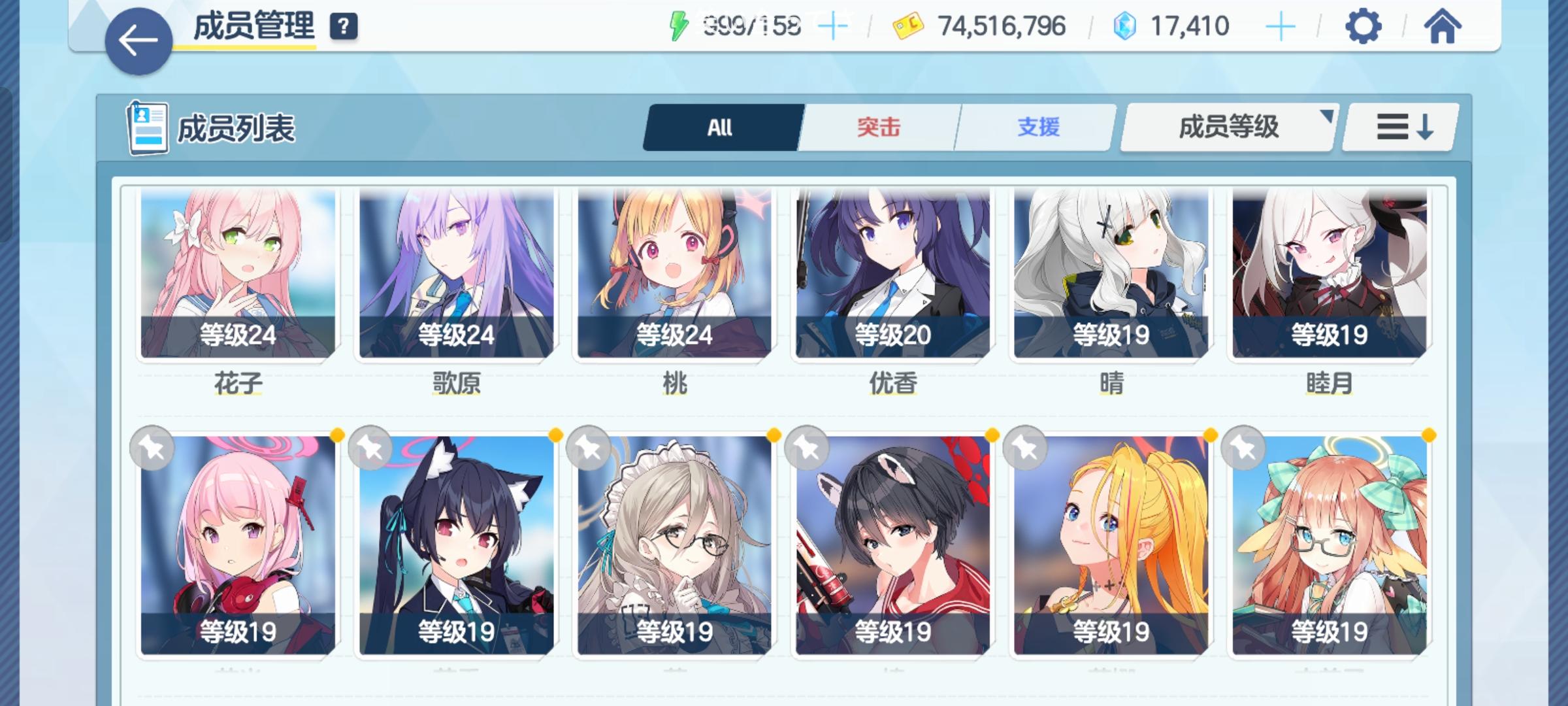Screen dimensions: 1568x706
Task: Switch to the 突击 tab
Action: [x=877, y=128]
